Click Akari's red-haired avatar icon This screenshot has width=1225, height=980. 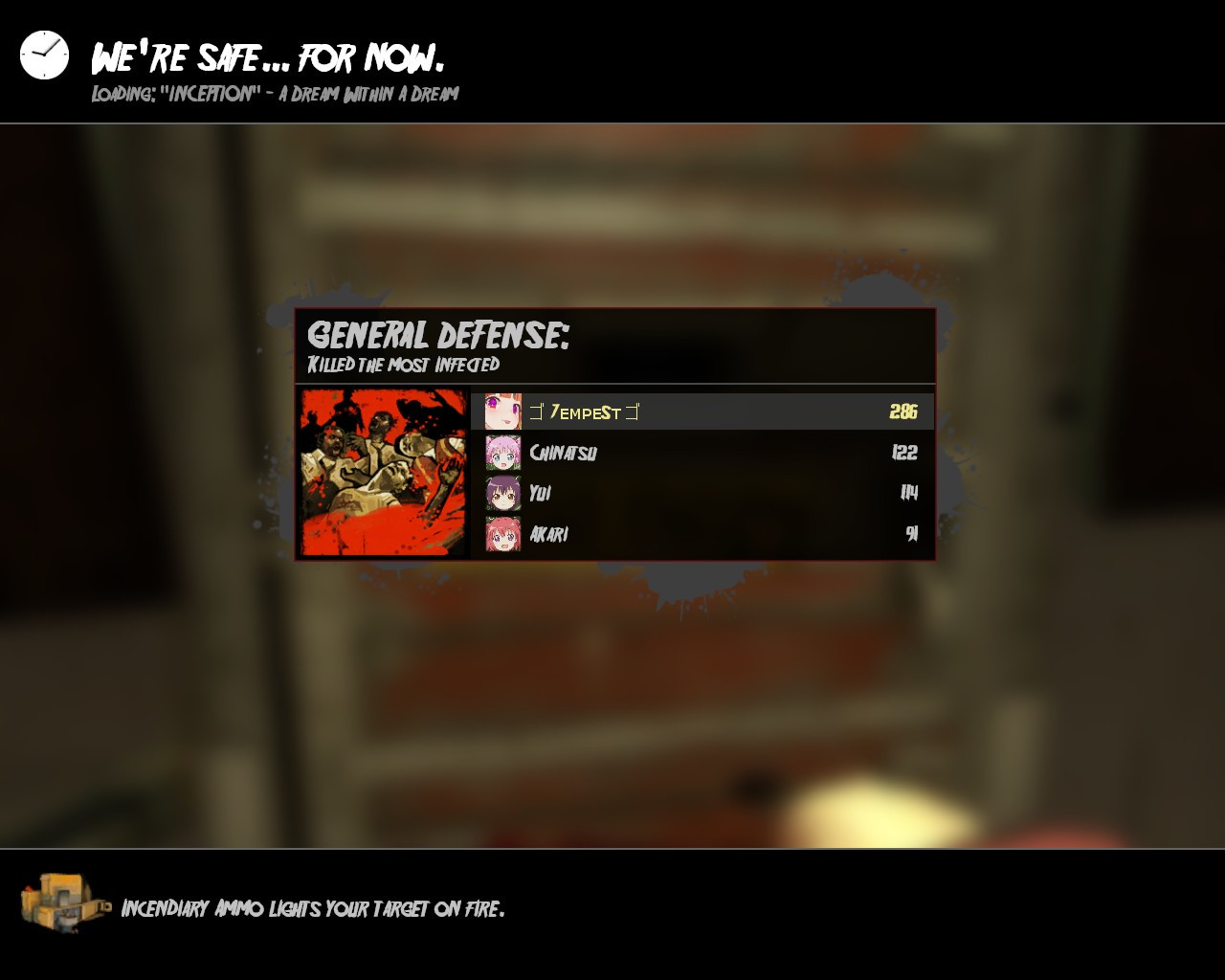coord(501,533)
